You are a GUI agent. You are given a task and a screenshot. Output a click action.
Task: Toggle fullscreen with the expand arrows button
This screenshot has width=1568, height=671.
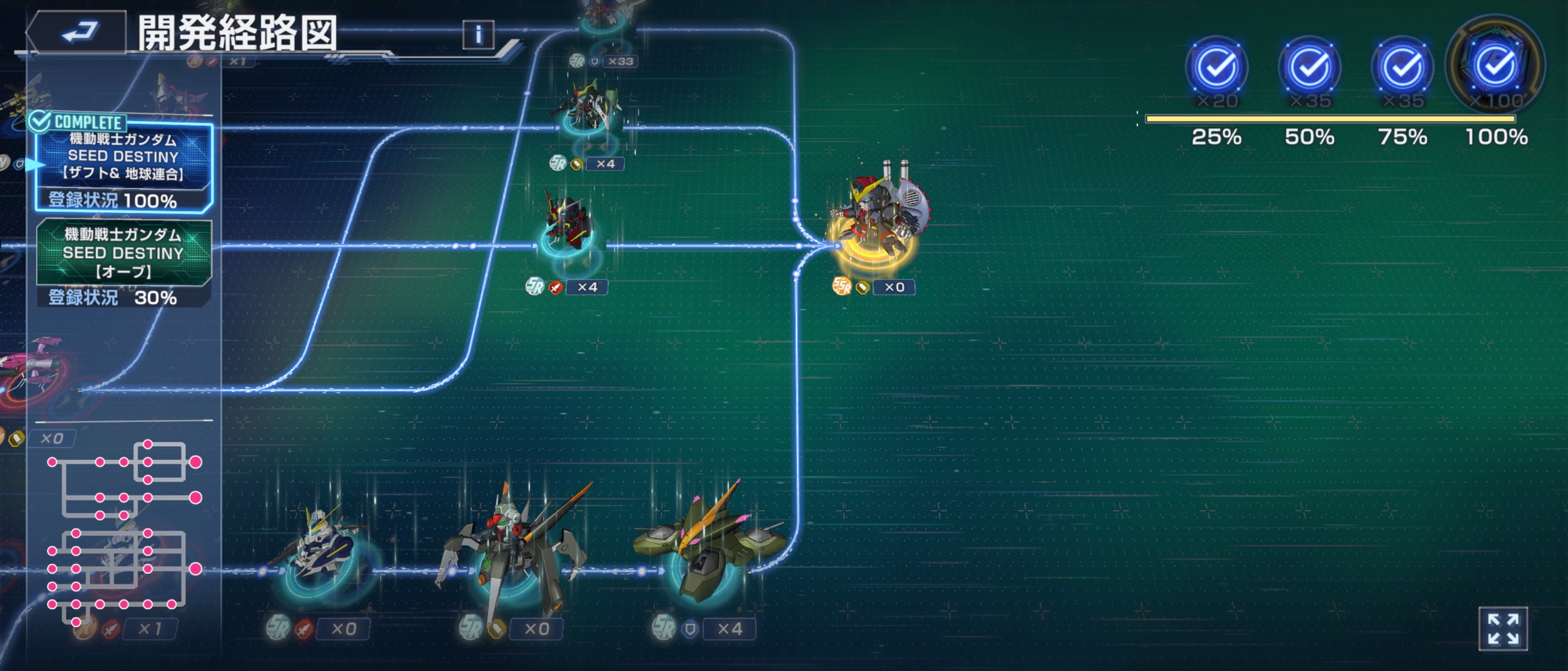coord(1503,629)
